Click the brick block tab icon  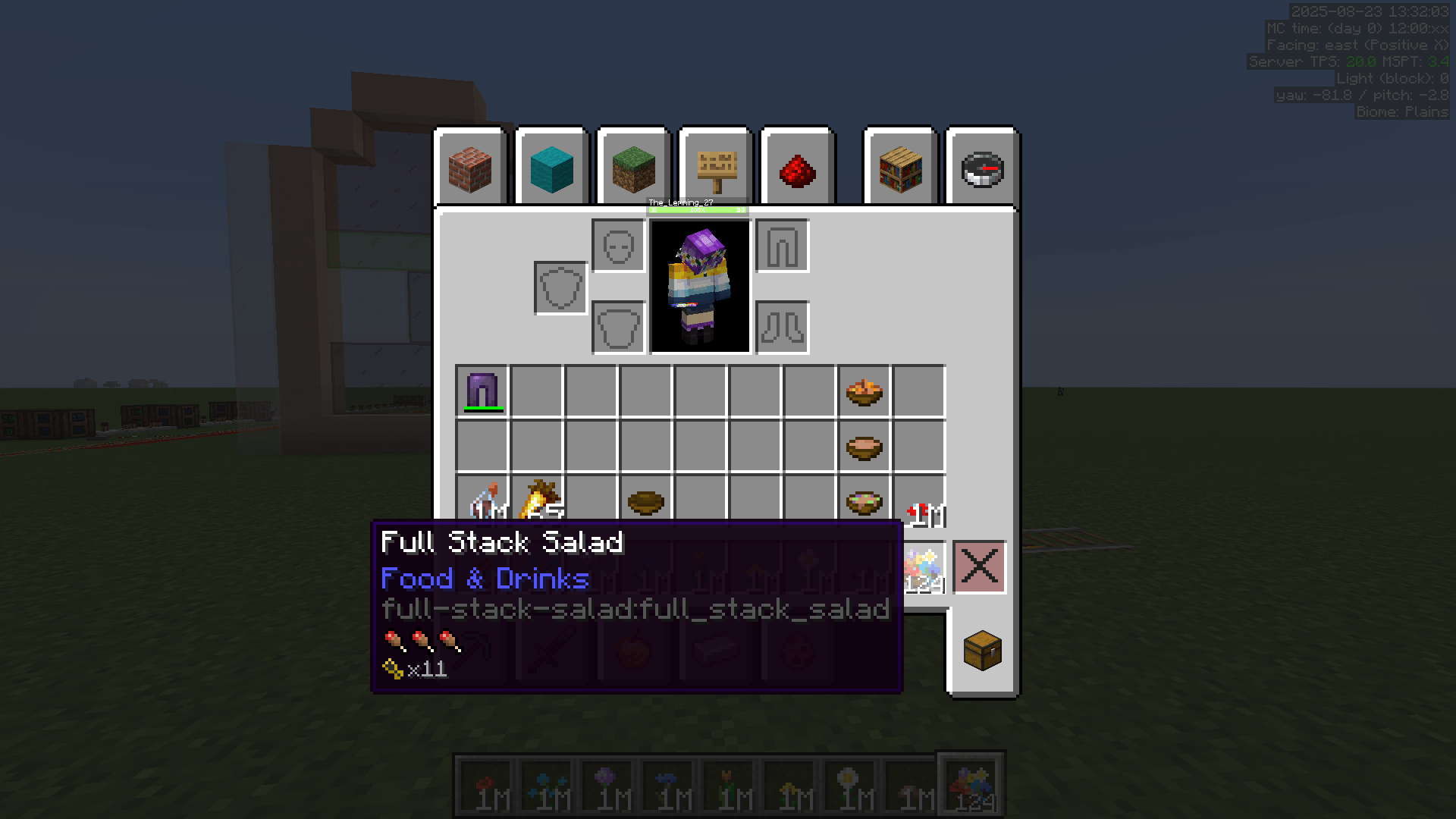470,168
